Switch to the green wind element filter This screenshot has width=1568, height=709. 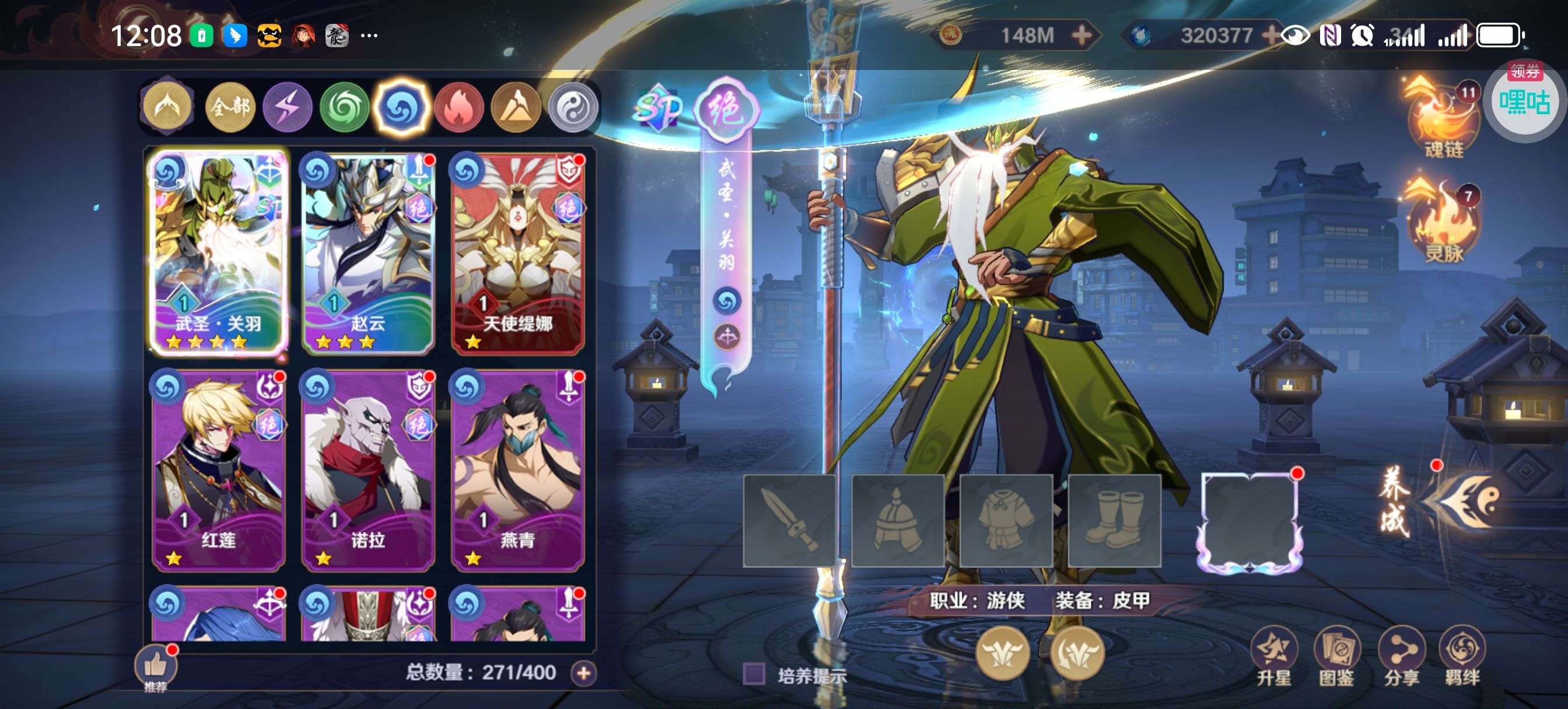click(345, 108)
